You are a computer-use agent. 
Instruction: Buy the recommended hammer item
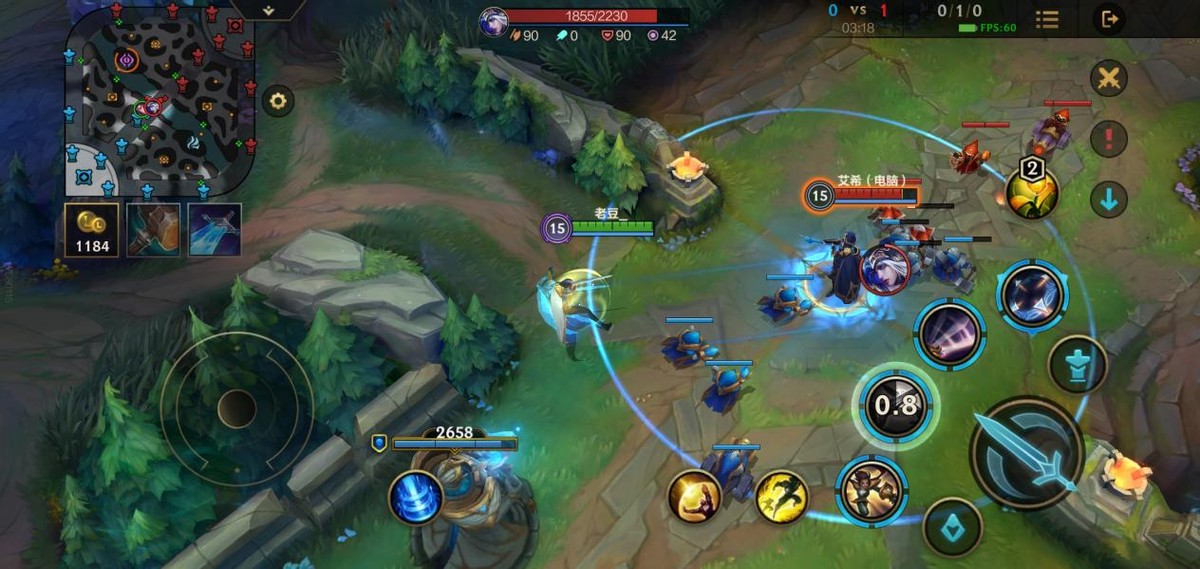coord(153,229)
